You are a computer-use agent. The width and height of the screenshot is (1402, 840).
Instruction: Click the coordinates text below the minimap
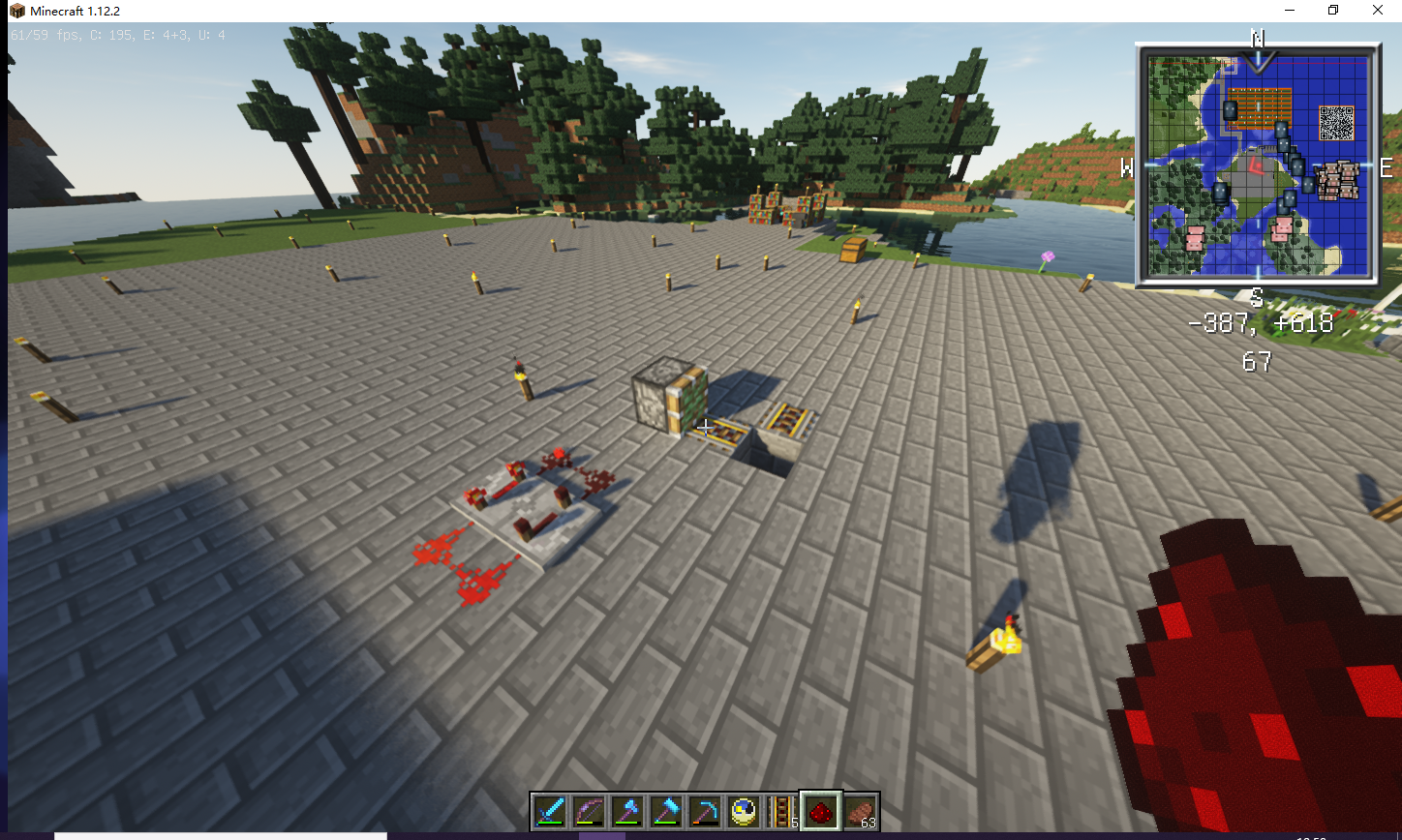click(1262, 322)
